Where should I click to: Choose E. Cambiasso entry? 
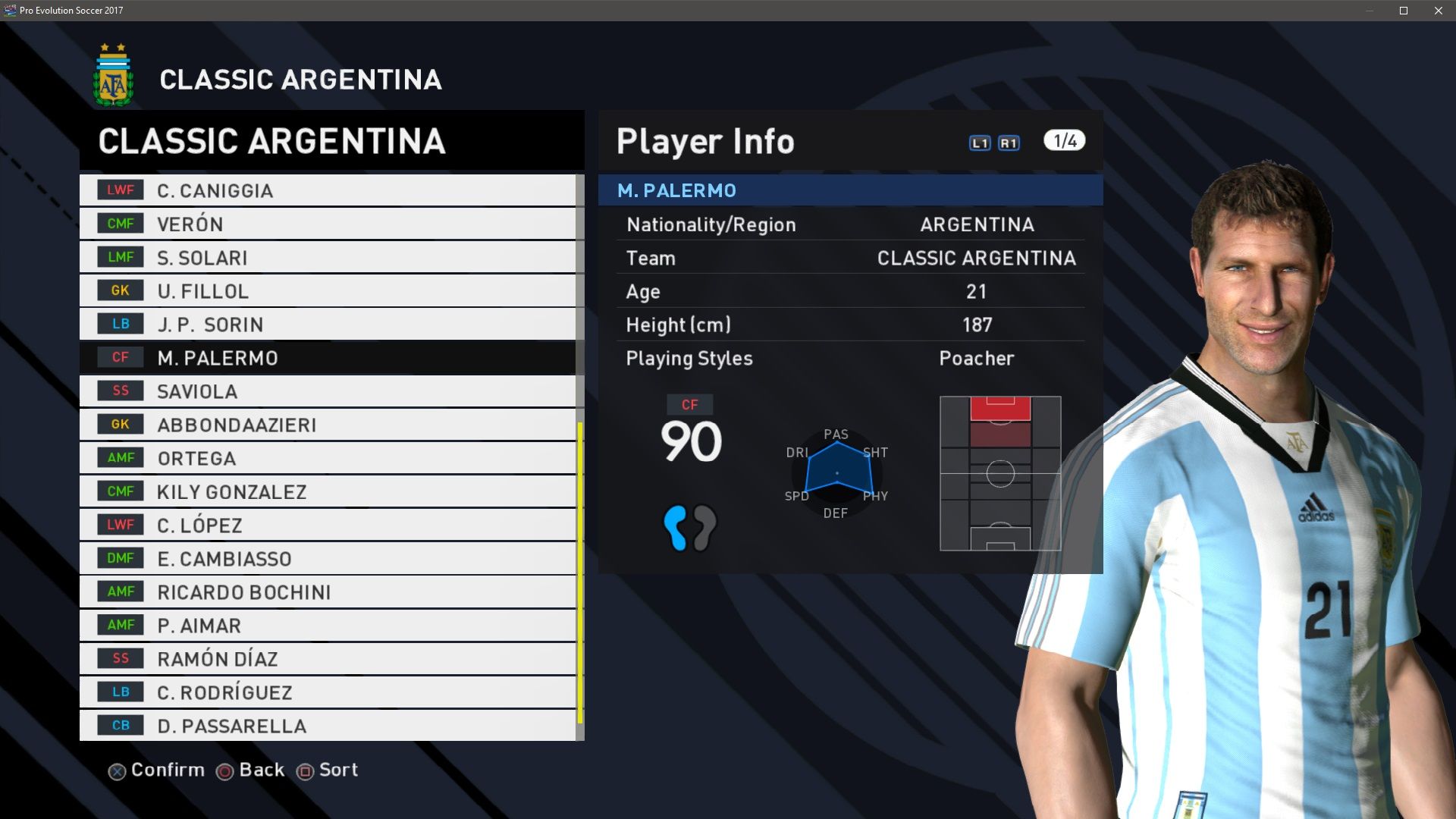[x=326, y=558]
